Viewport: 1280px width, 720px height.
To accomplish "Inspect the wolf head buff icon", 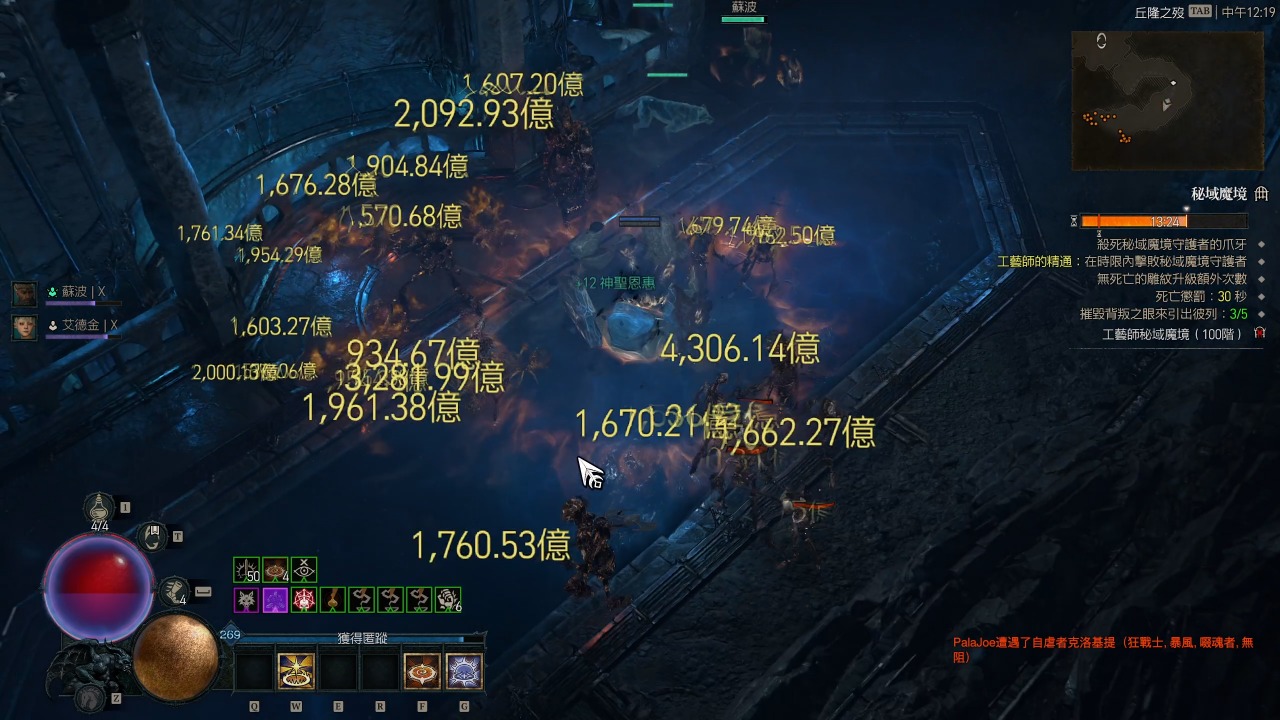I will [246, 600].
